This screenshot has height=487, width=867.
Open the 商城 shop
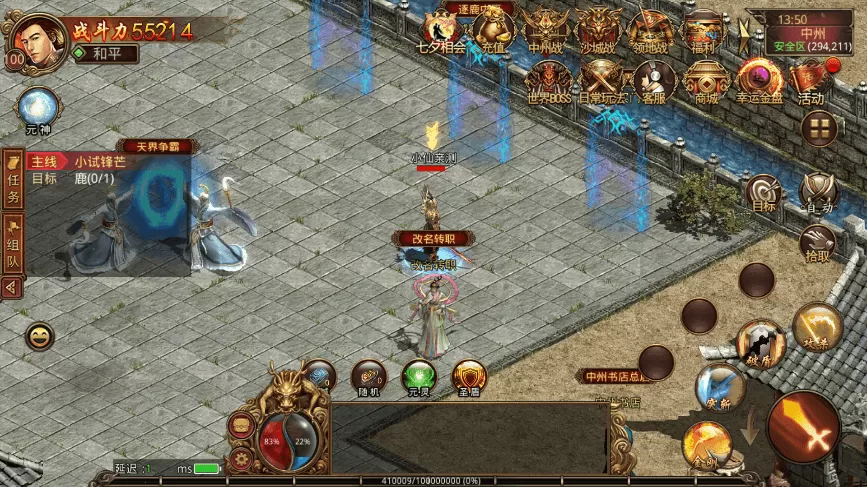(706, 82)
